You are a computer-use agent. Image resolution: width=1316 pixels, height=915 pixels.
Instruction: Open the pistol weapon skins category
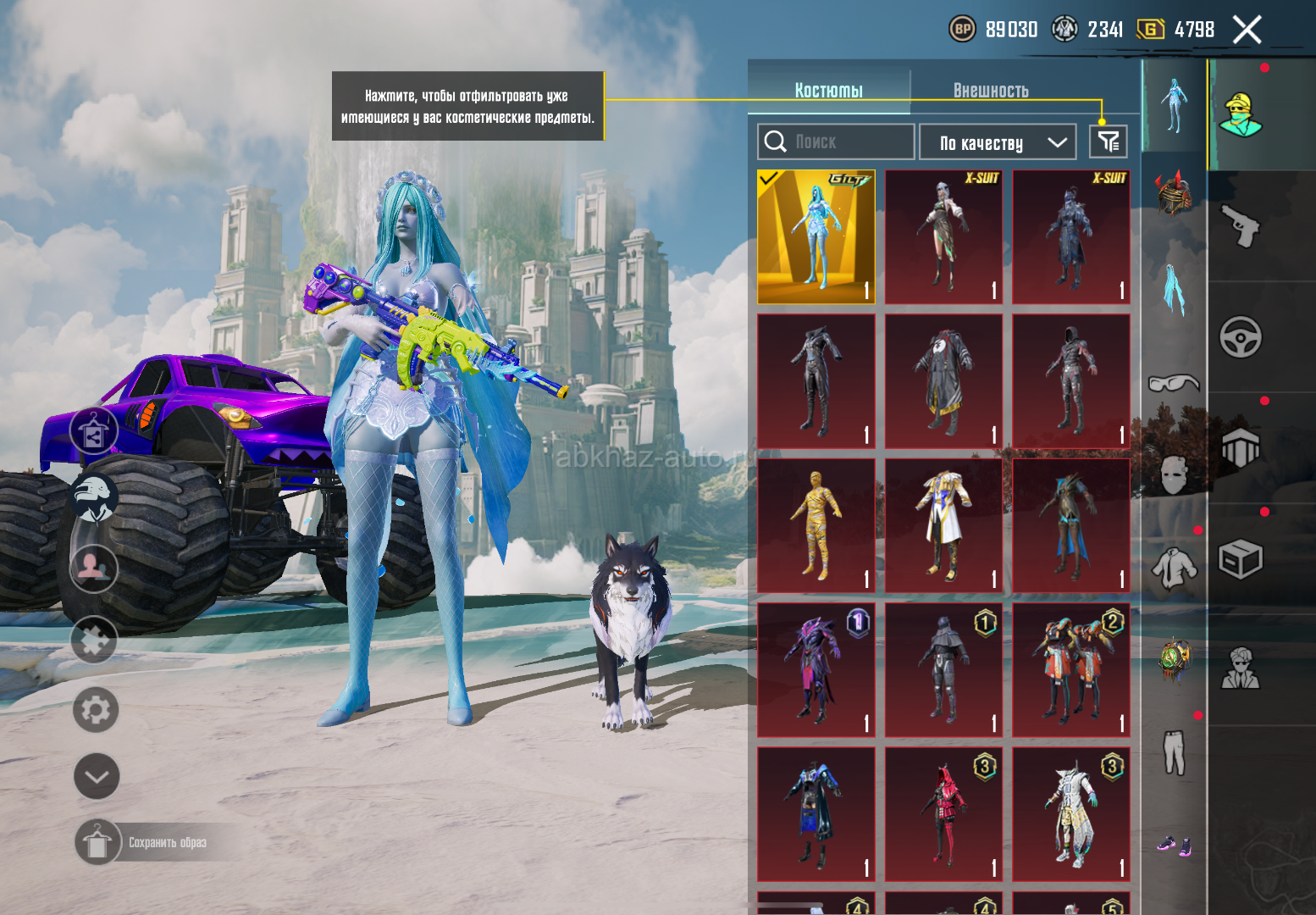tap(1241, 226)
